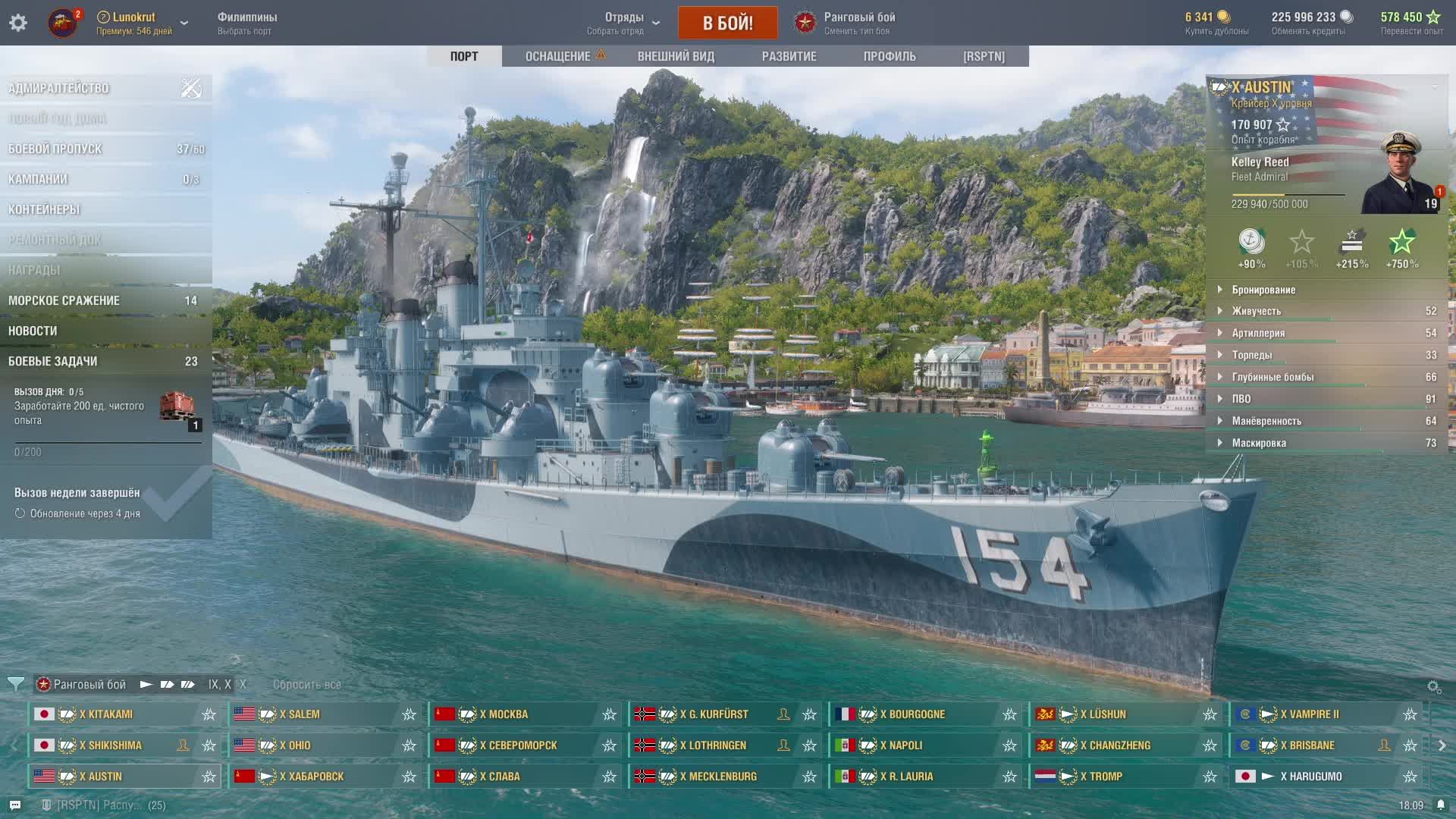Open the Боевые задачи list
The image size is (1456, 819).
pyautogui.click(x=53, y=362)
